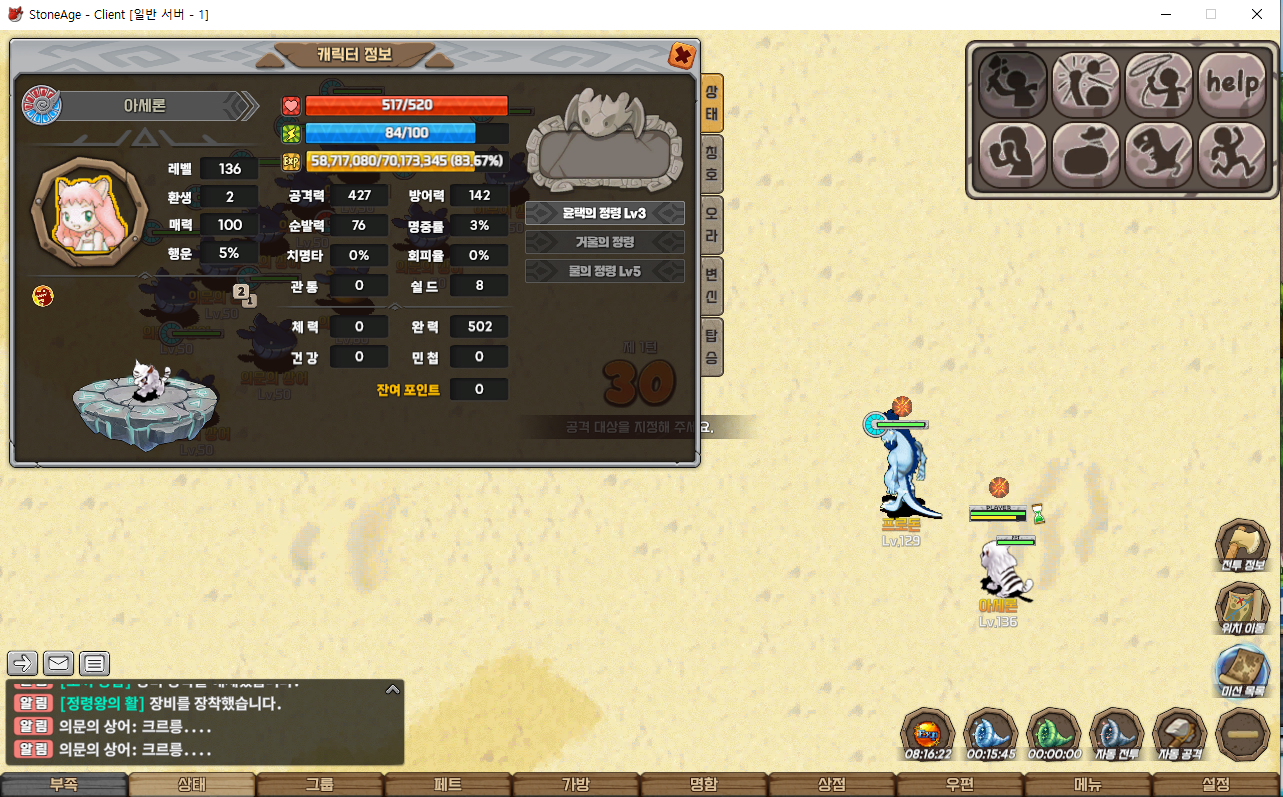Choose the run-away figure battle command
This screenshot has width=1283, height=797.
(x=1233, y=155)
